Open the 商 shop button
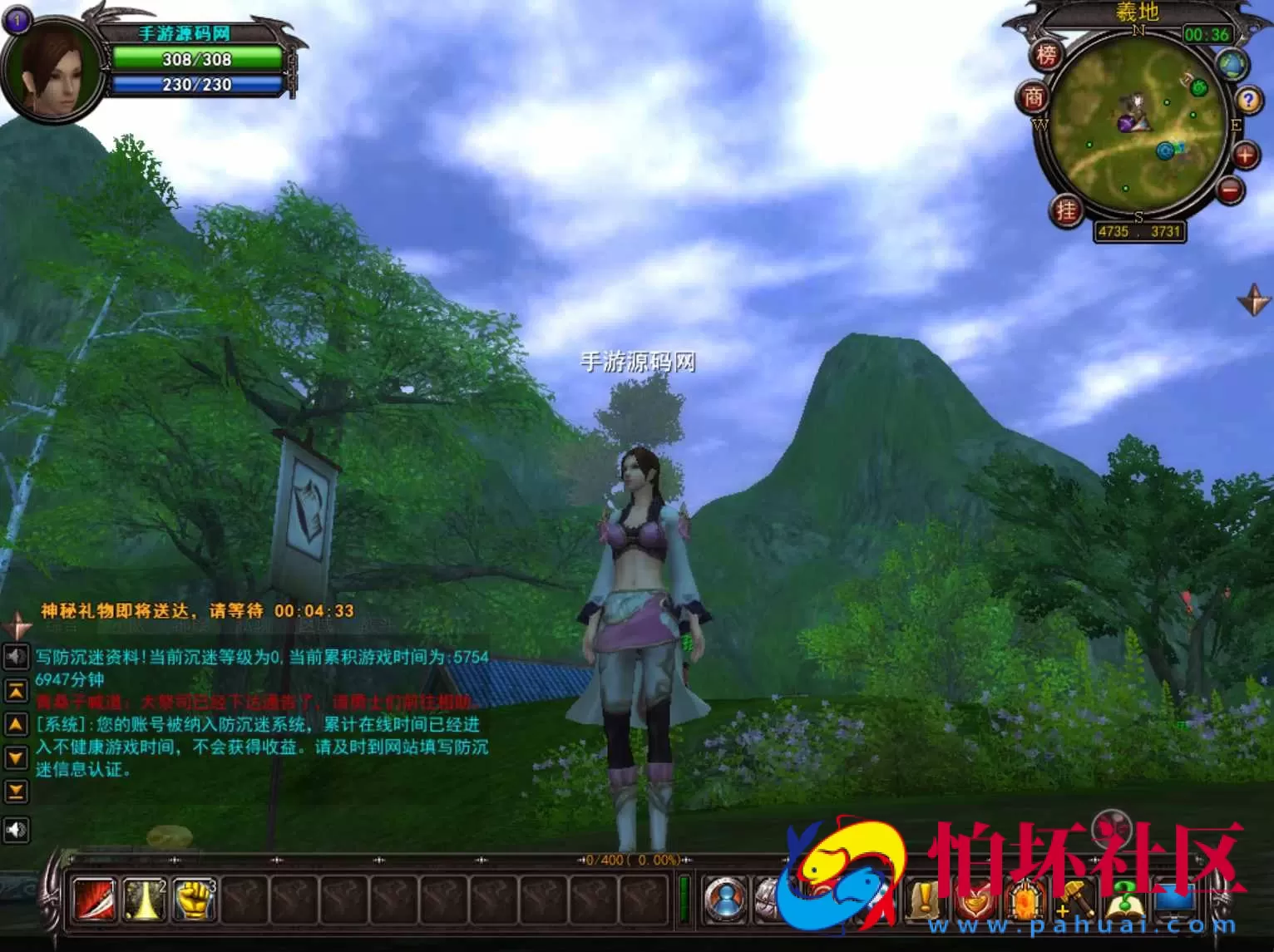Screen dimensions: 1274x952 1033,98
